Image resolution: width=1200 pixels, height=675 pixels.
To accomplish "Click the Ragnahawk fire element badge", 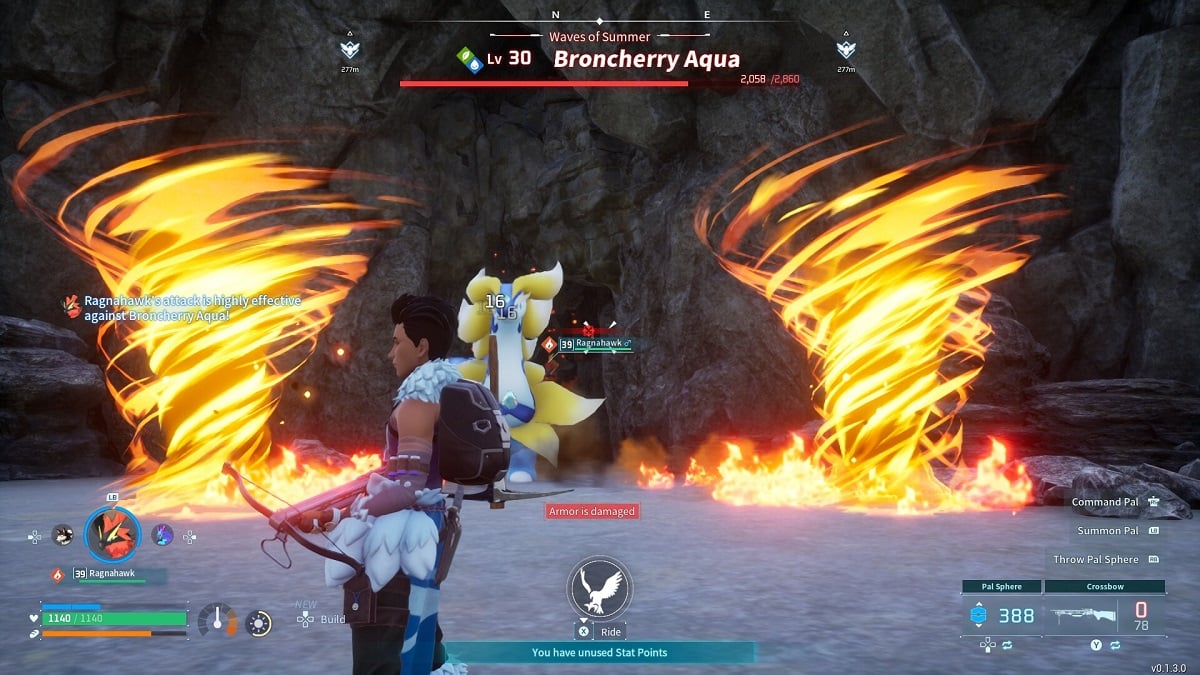I will coord(58,575).
